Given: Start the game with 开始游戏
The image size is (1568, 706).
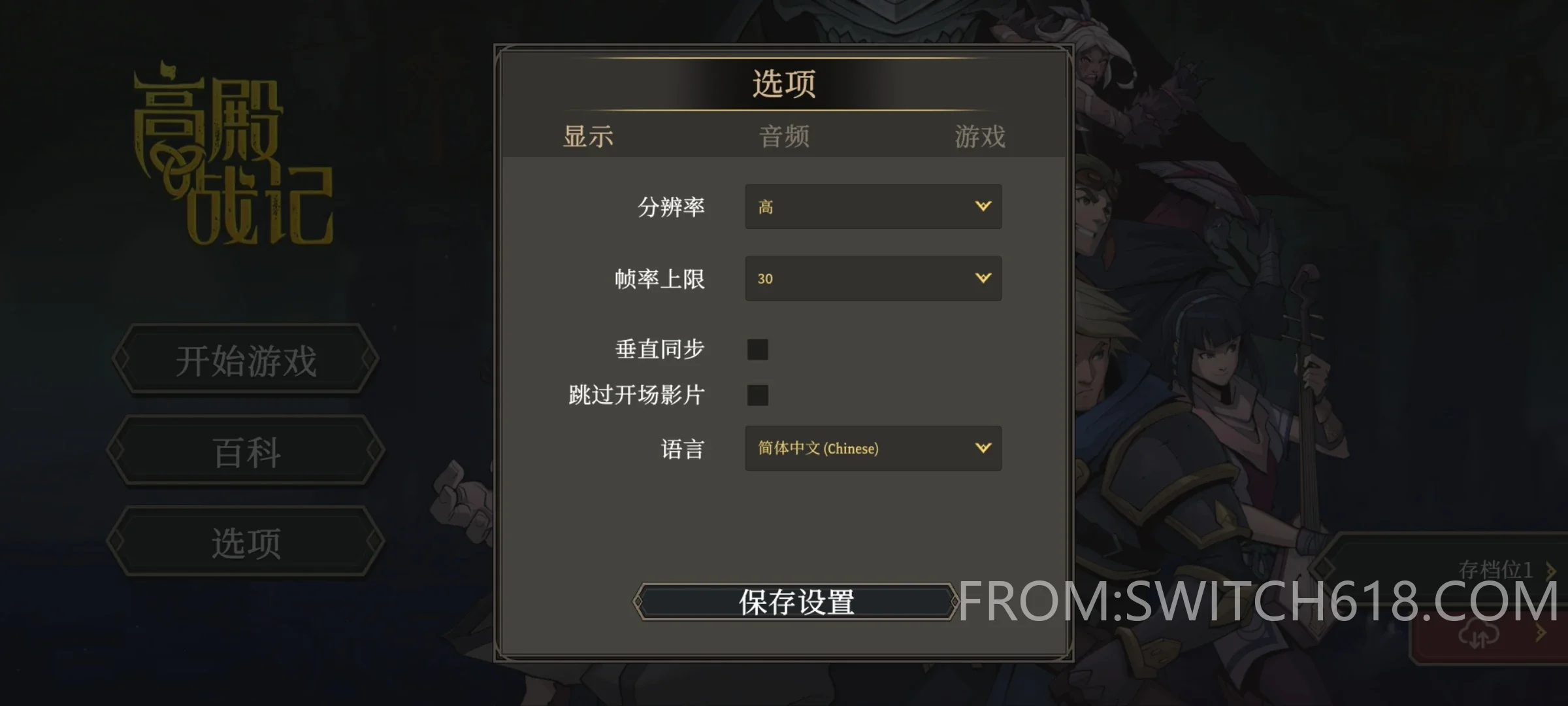Looking at the screenshot, I should coord(246,360).
